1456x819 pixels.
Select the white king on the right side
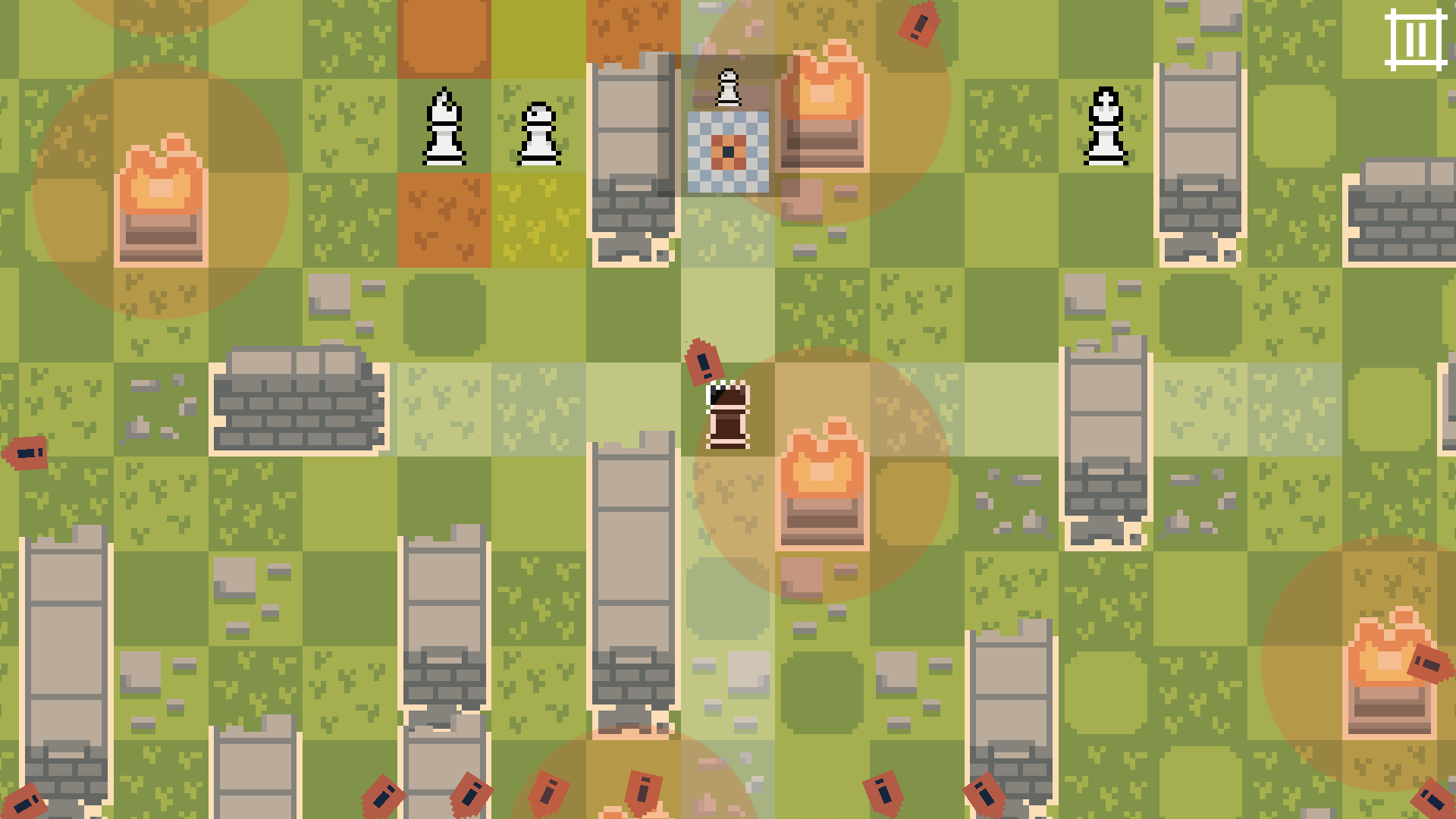(1106, 125)
